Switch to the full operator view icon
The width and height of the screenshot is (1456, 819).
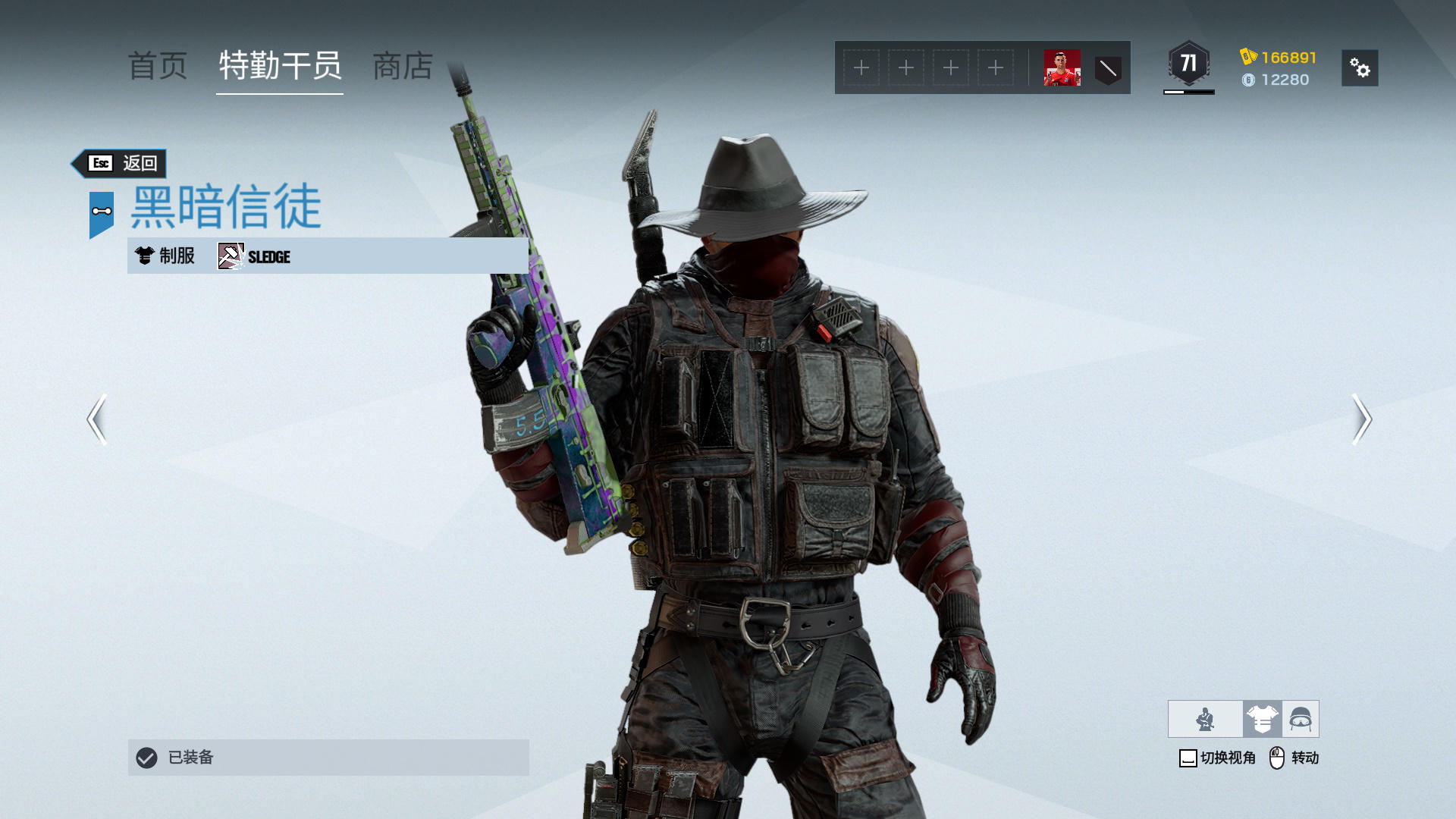(1205, 719)
